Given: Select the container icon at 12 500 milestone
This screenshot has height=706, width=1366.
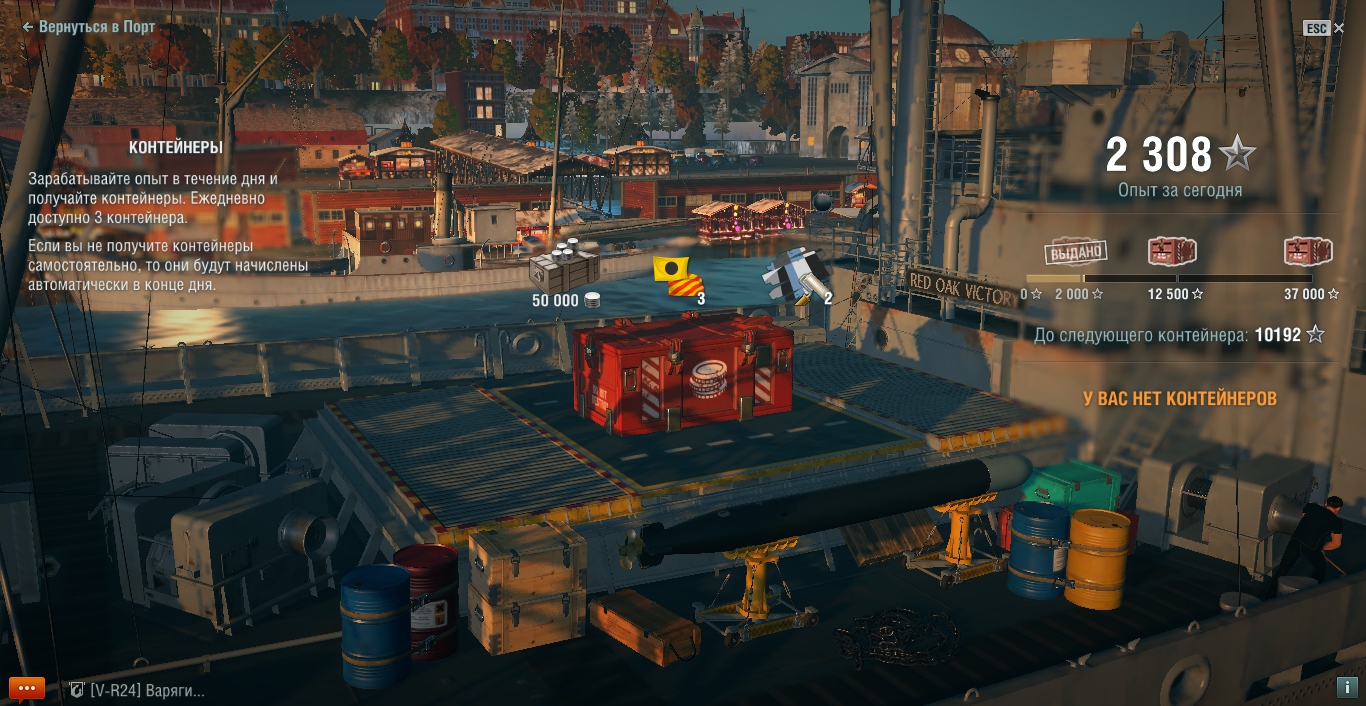Looking at the screenshot, I should click(x=1172, y=252).
